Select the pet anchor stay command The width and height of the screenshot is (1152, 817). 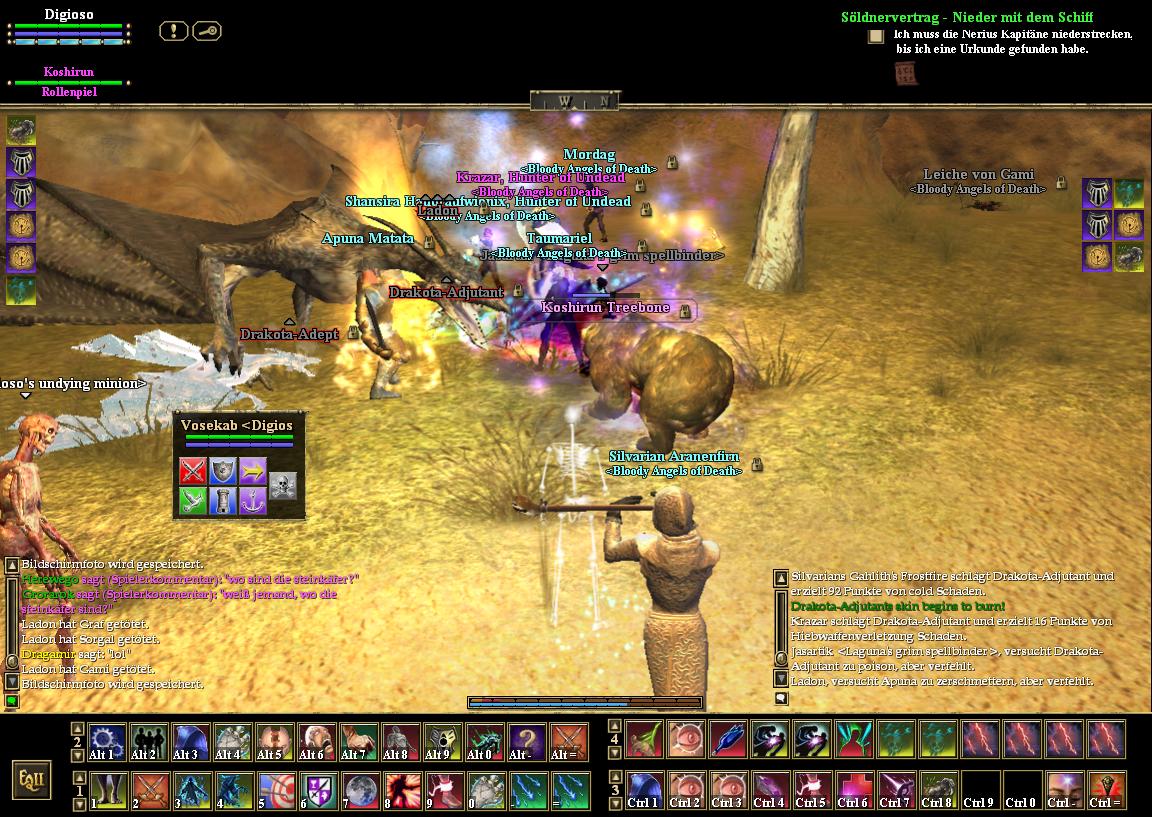253,501
